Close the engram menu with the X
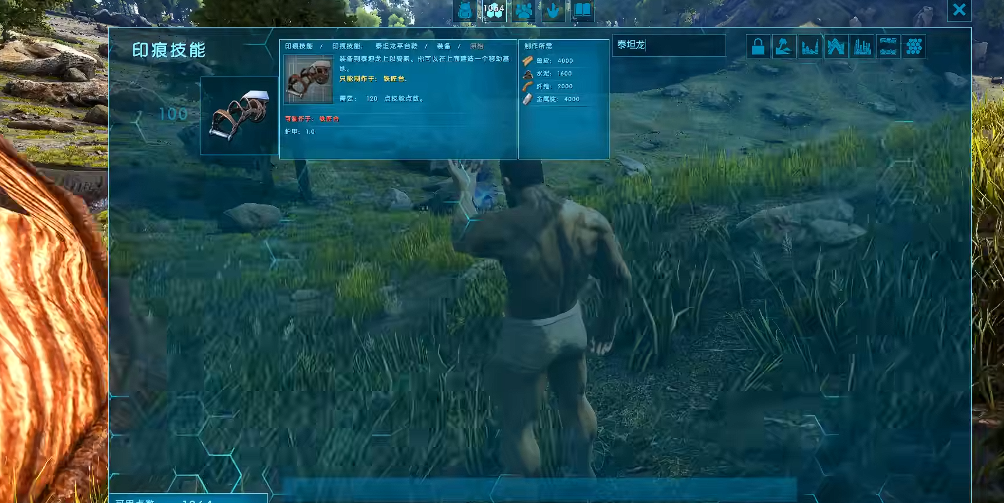Screen dimensions: 1004x503 tap(959, 10)
